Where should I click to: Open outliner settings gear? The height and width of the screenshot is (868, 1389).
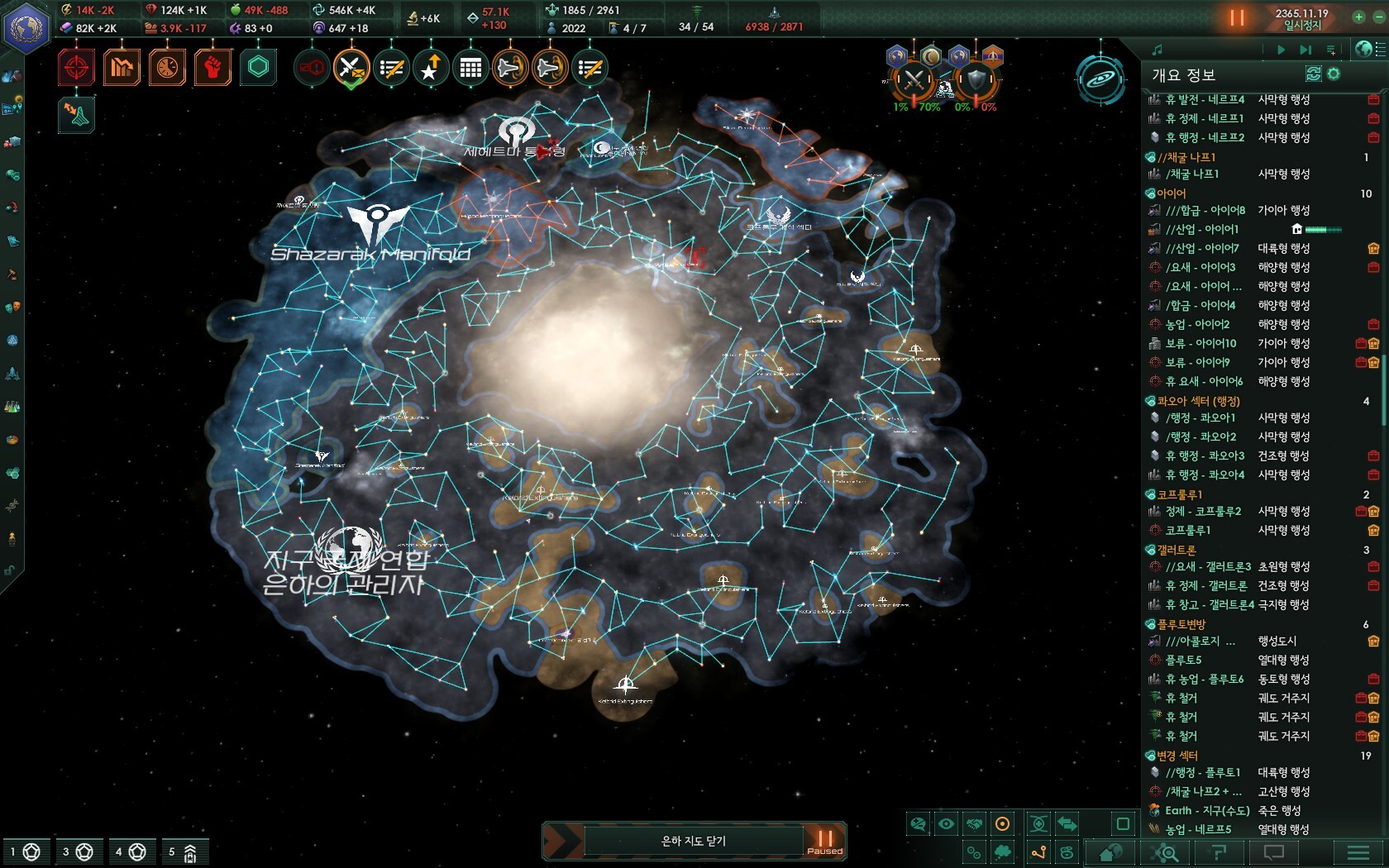(1334, 74)
